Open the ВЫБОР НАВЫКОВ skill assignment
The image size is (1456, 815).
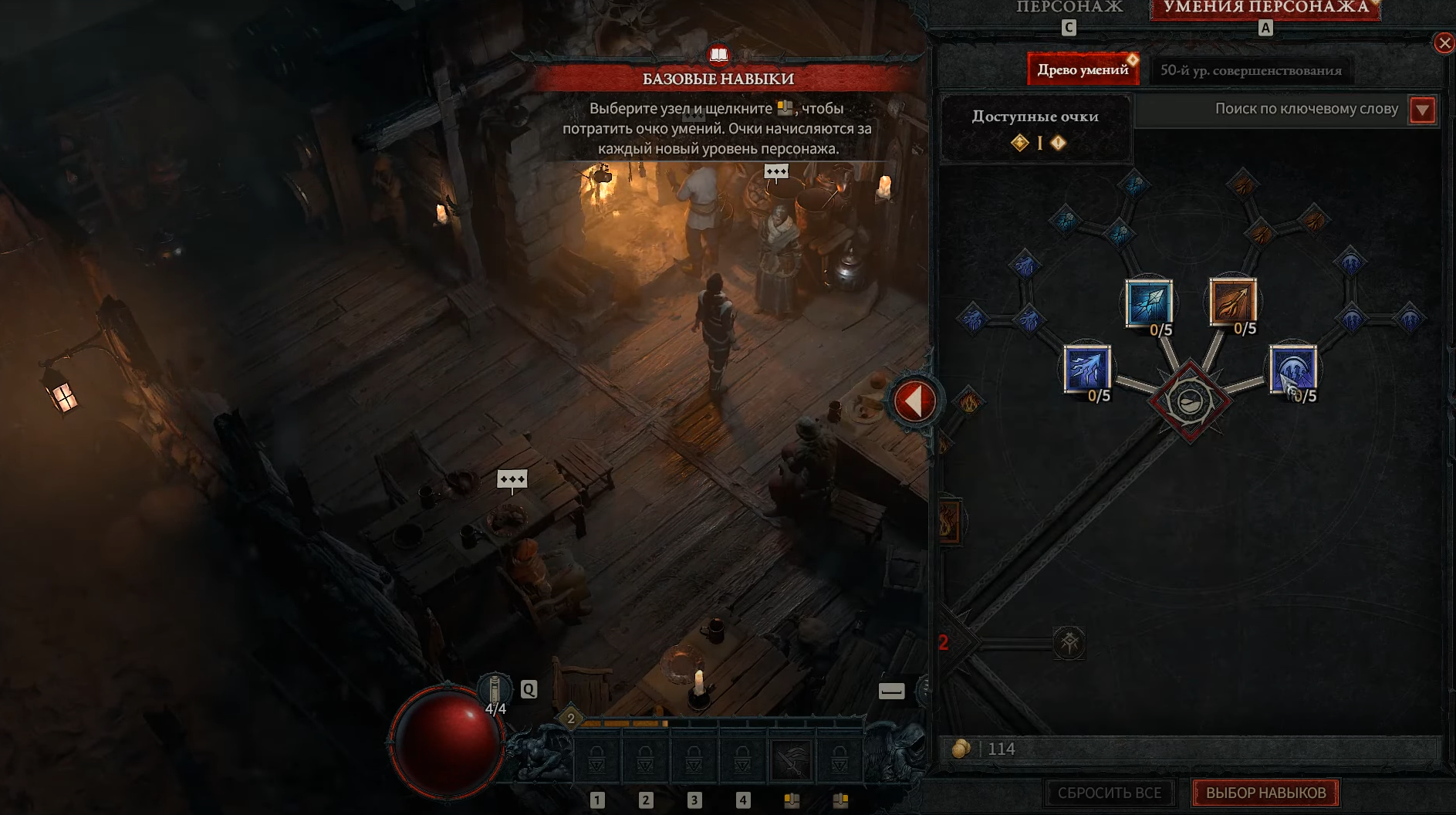pyautogui.click(x=1265, y=793)
